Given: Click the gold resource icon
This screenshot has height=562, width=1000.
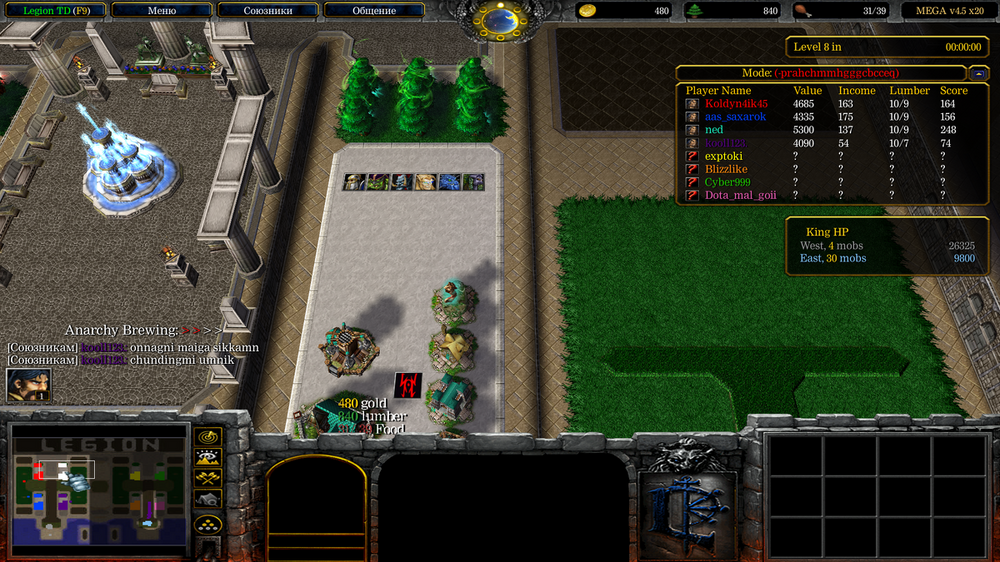Looking at the screenshot, I should [588, 11].
